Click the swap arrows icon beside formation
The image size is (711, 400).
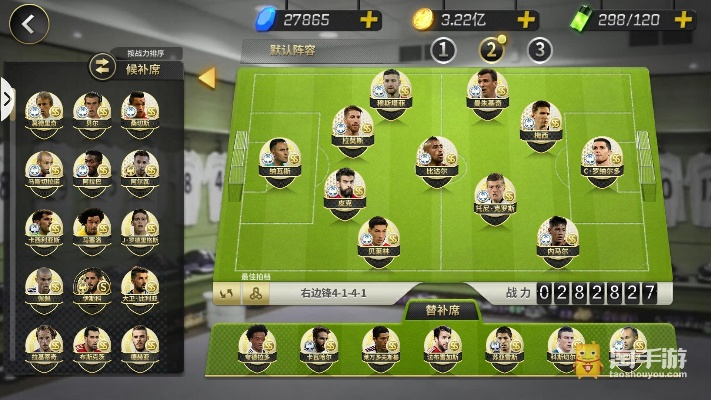click(227, 293)
